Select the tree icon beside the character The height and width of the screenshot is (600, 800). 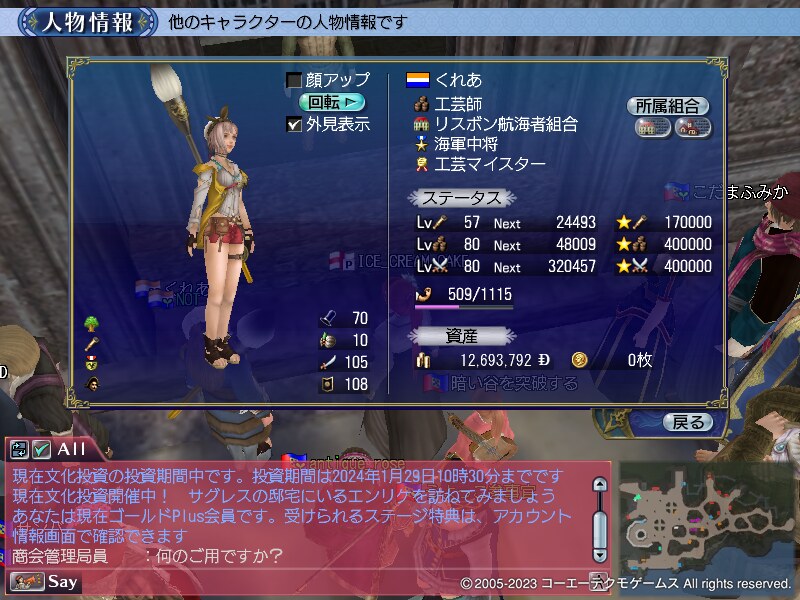coord(92,323)
